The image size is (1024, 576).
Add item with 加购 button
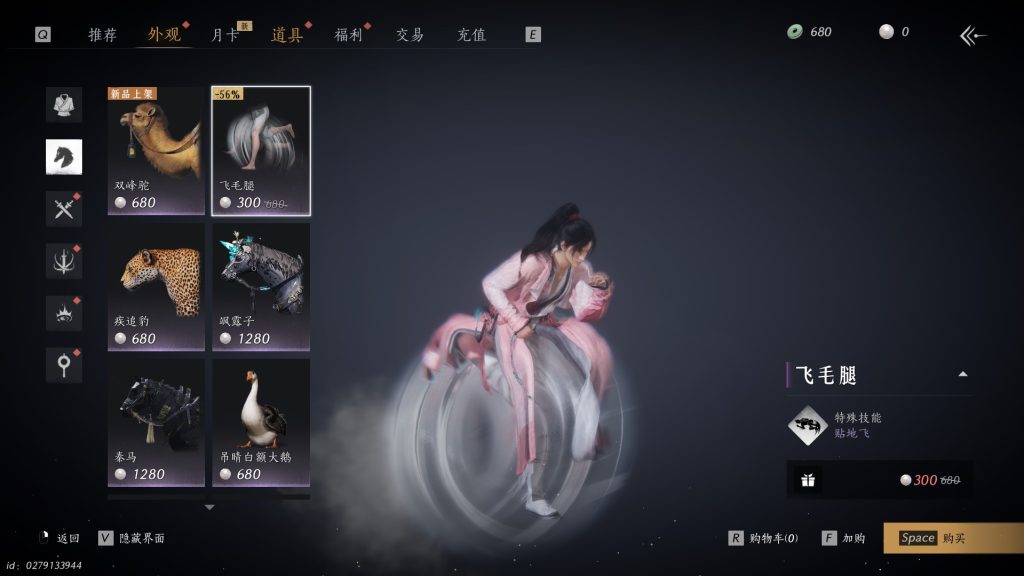coord(844,538)
